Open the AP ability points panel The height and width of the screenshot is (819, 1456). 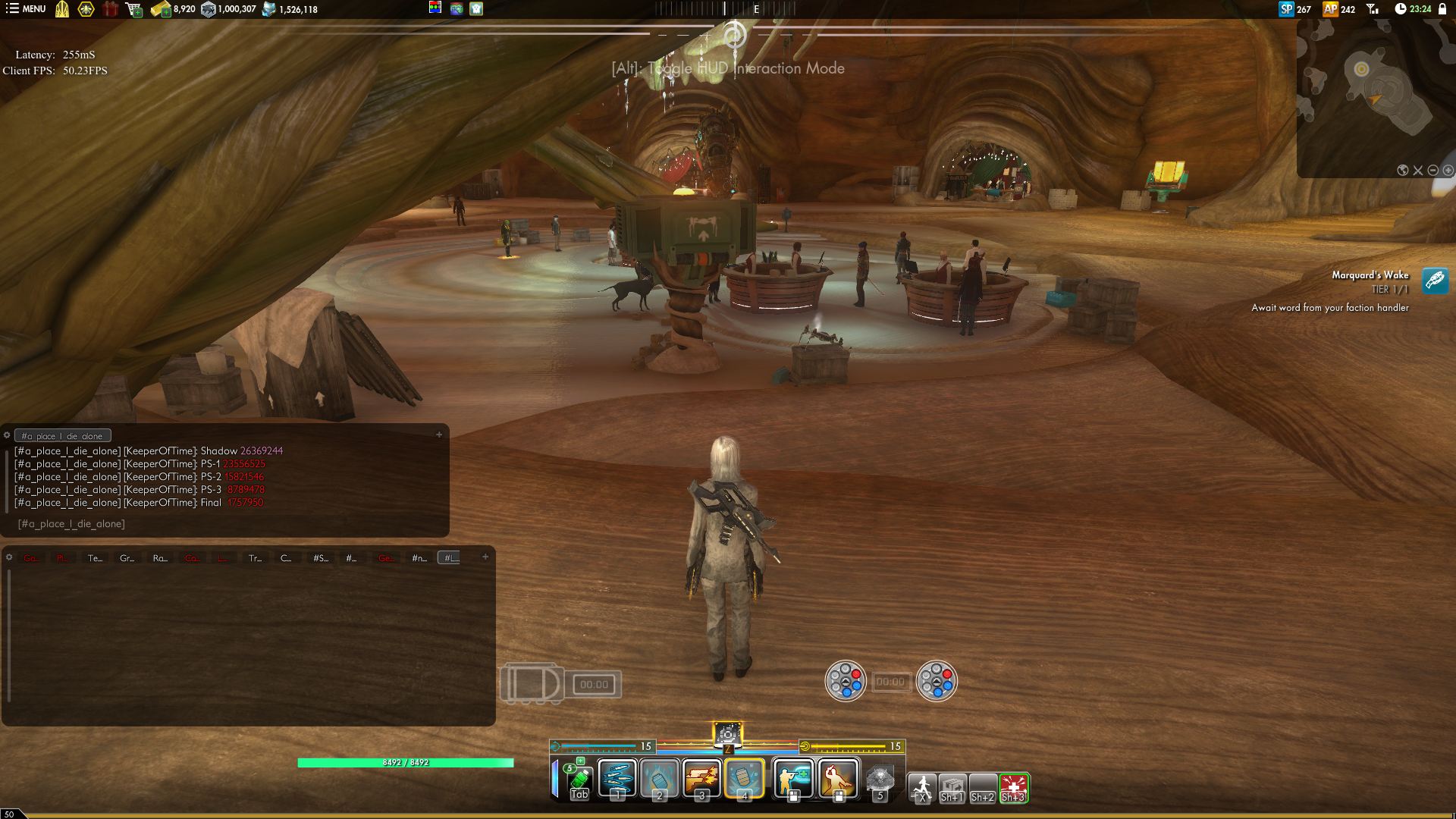pos(1338,9)
